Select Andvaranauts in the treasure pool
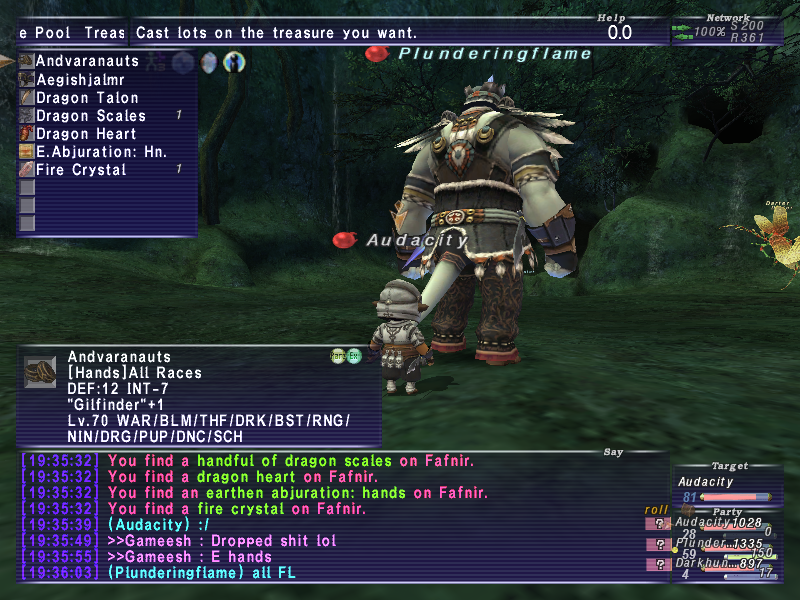The image size is (800, 600). (x=87, y=61)
